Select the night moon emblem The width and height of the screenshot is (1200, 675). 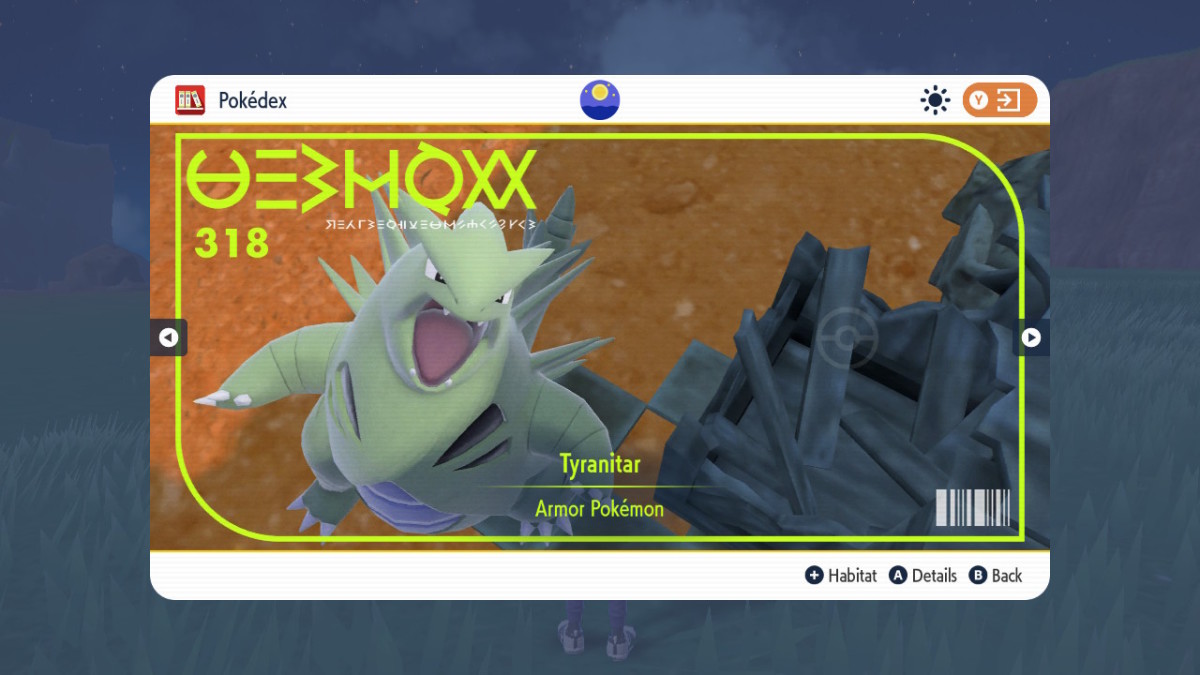[x=600, y=100]
